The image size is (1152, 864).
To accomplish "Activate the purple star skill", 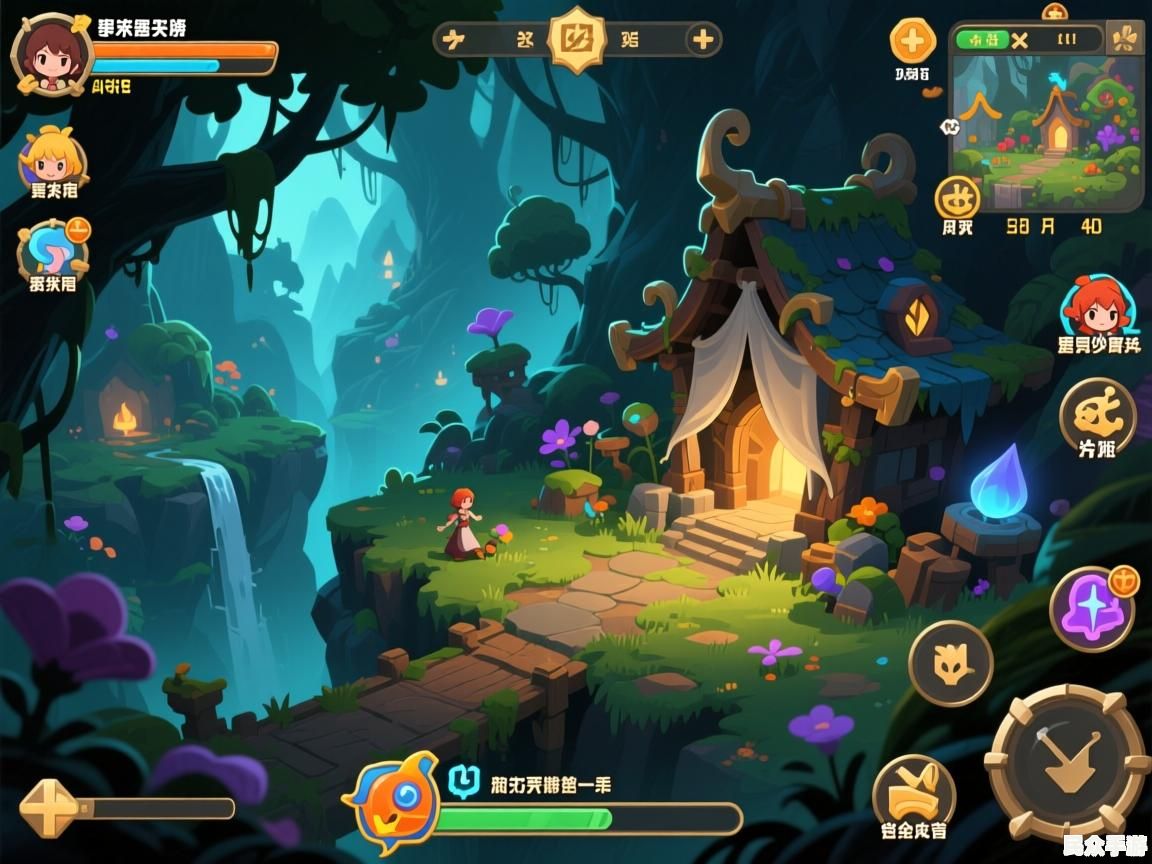I will [x=1090, y=609].
